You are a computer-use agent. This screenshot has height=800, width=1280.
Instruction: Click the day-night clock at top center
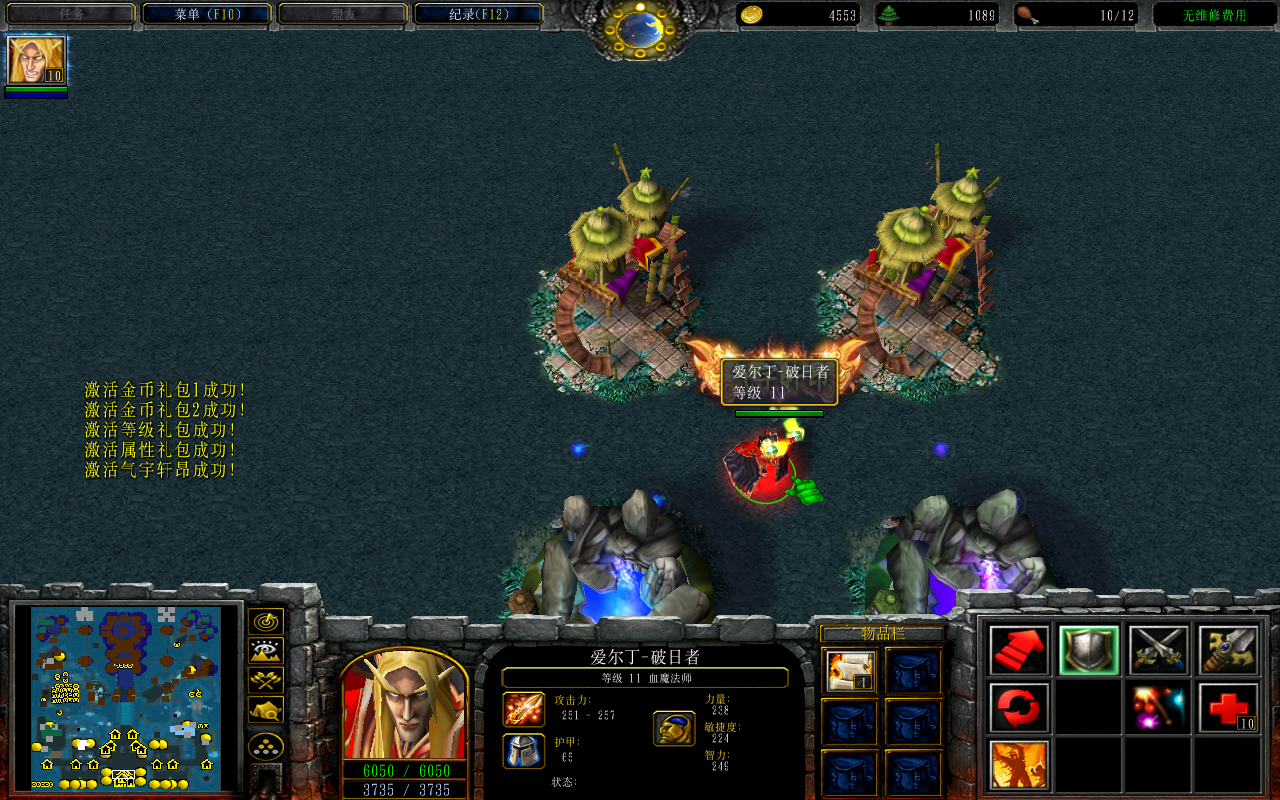pos(639,30)
